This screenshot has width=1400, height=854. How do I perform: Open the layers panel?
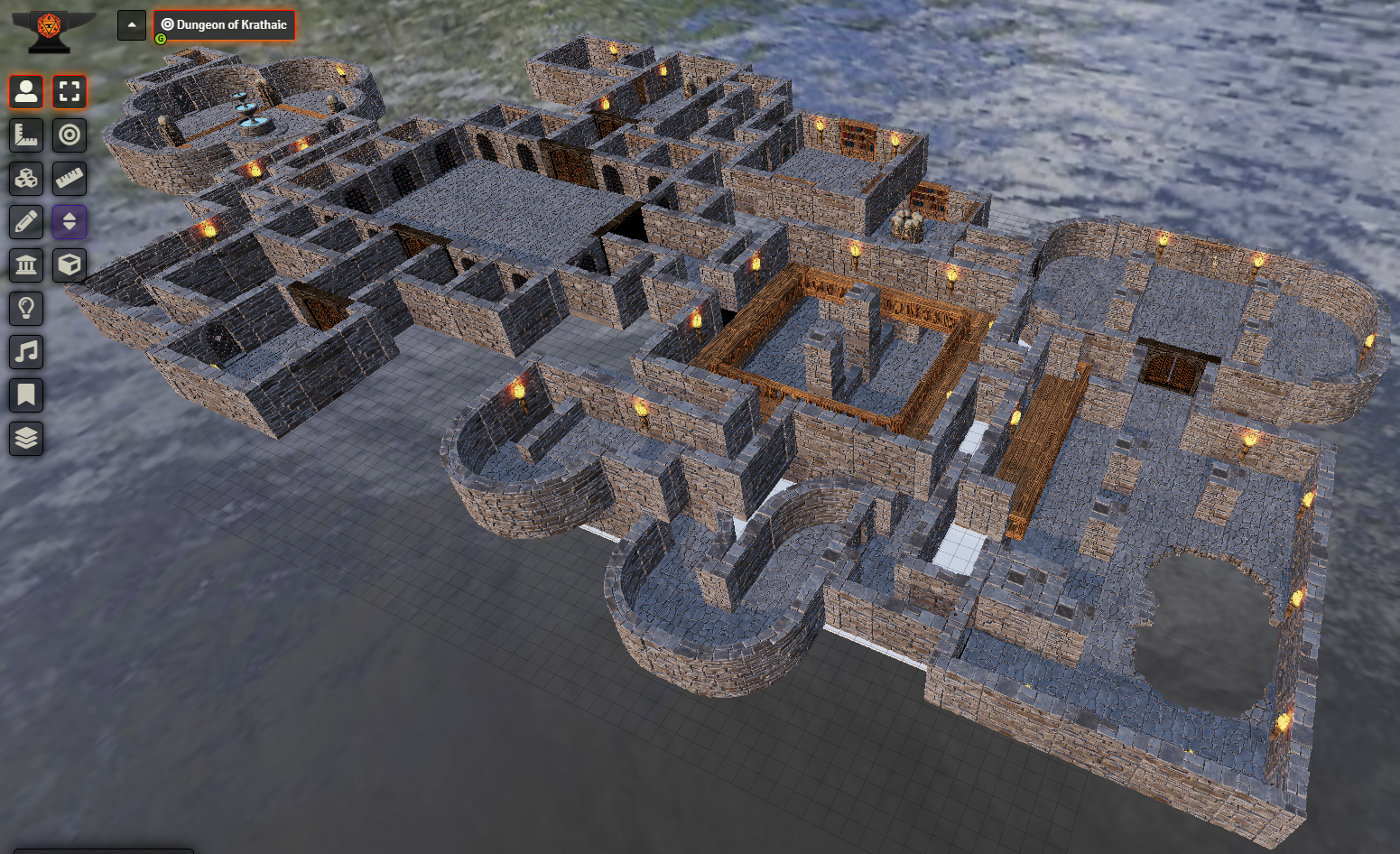(25, 439)
